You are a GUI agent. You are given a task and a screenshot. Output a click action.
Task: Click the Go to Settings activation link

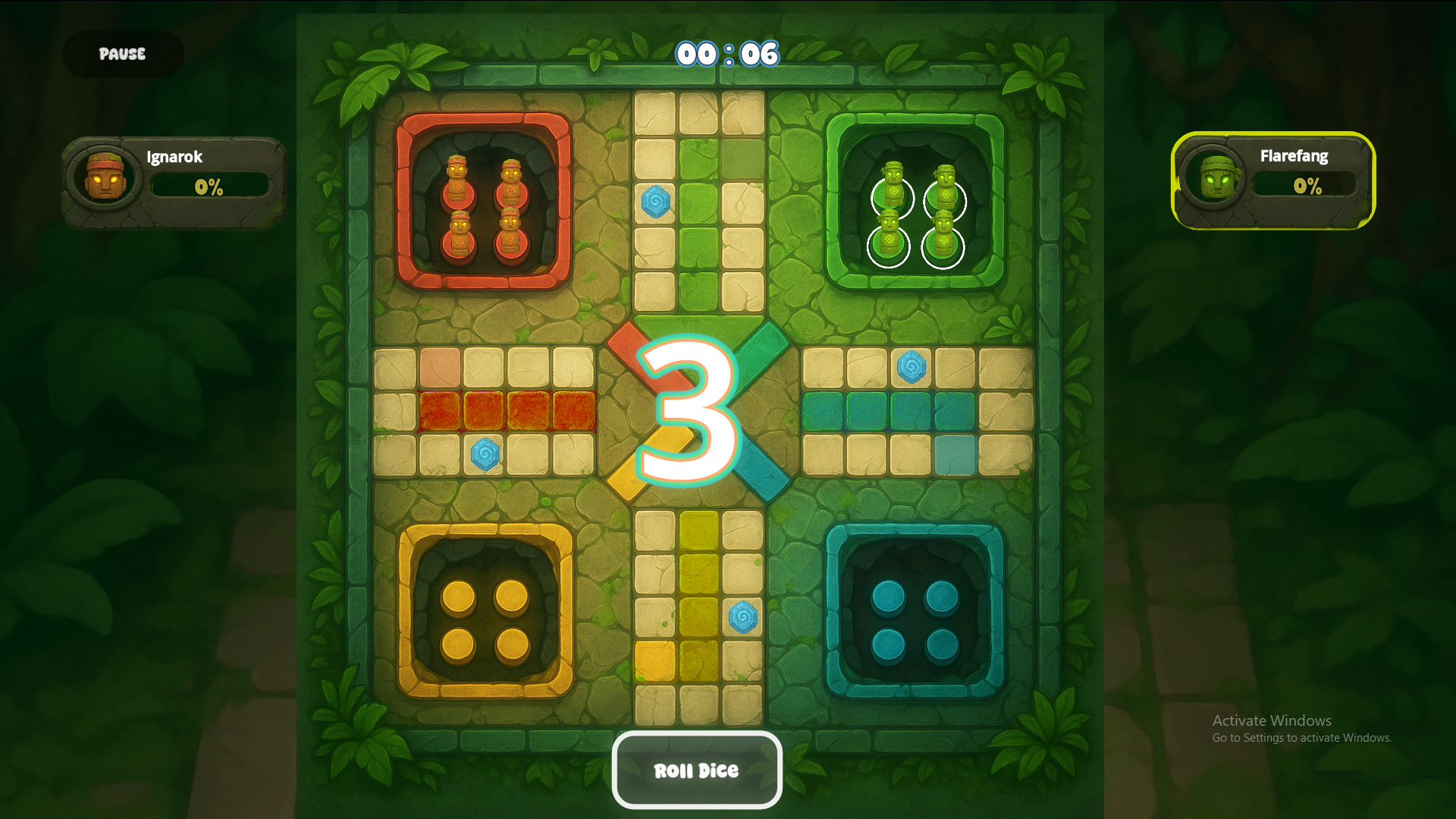1301,737
